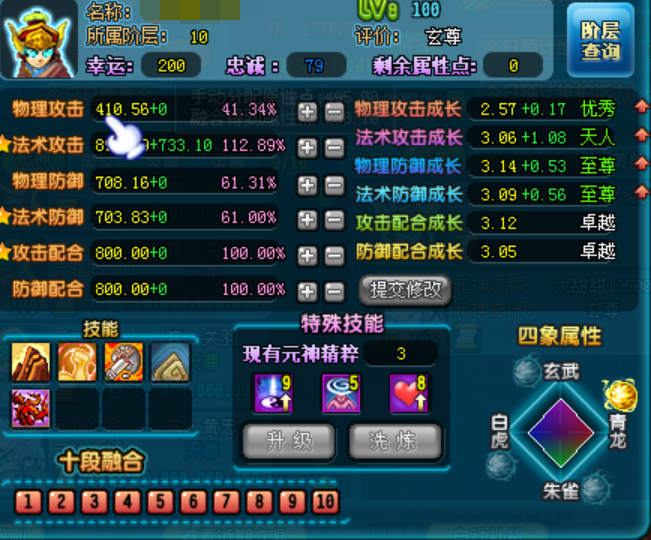Viewport: 651px width, 540px height.
Task: Click the 洗炼 refine button
Action: [x=395, y=440]
